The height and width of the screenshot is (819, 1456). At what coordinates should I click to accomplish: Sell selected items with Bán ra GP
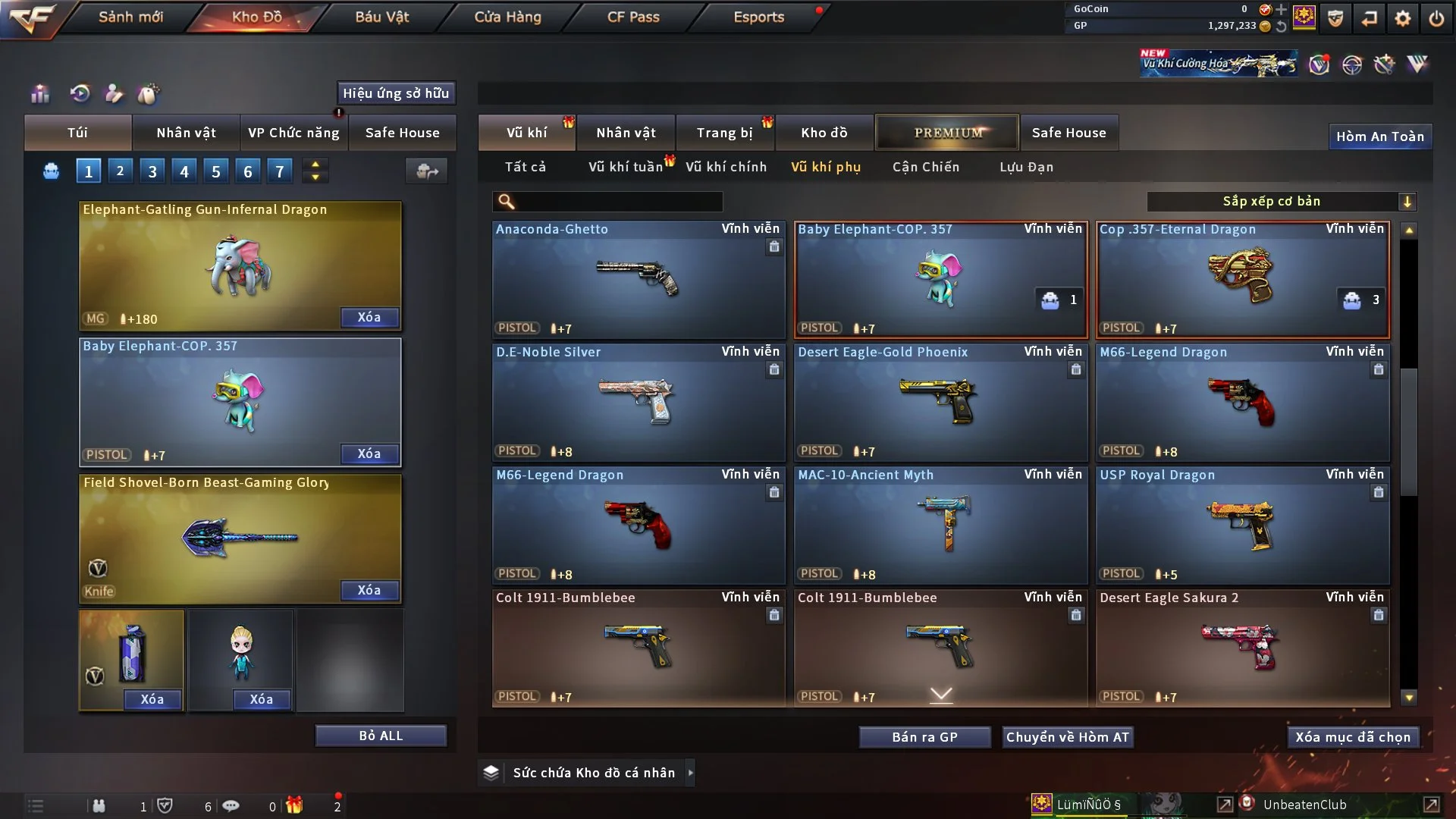(x=924, y=737)
